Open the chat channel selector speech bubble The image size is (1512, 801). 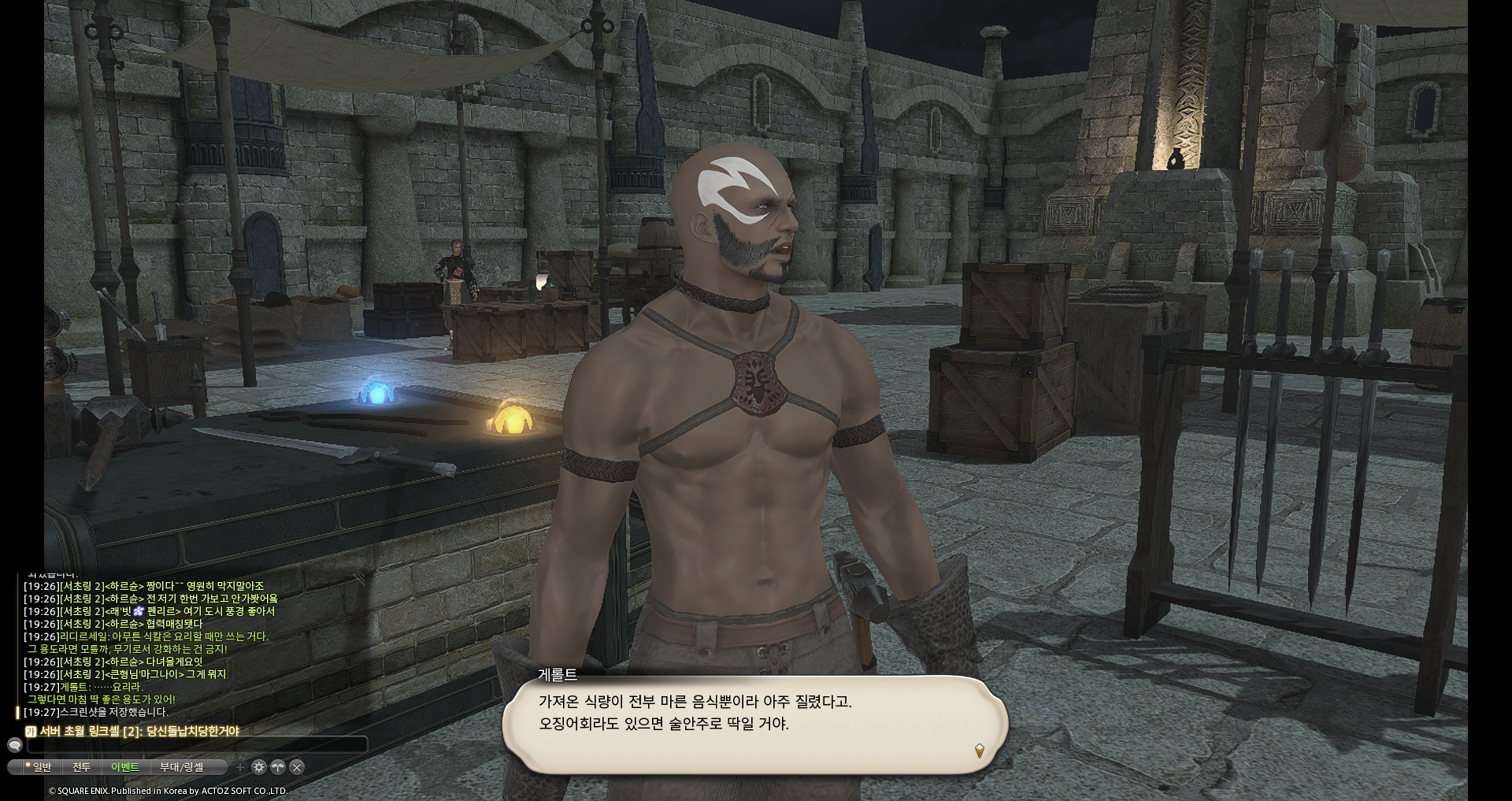pyautogui.click(x=15, y=744)
